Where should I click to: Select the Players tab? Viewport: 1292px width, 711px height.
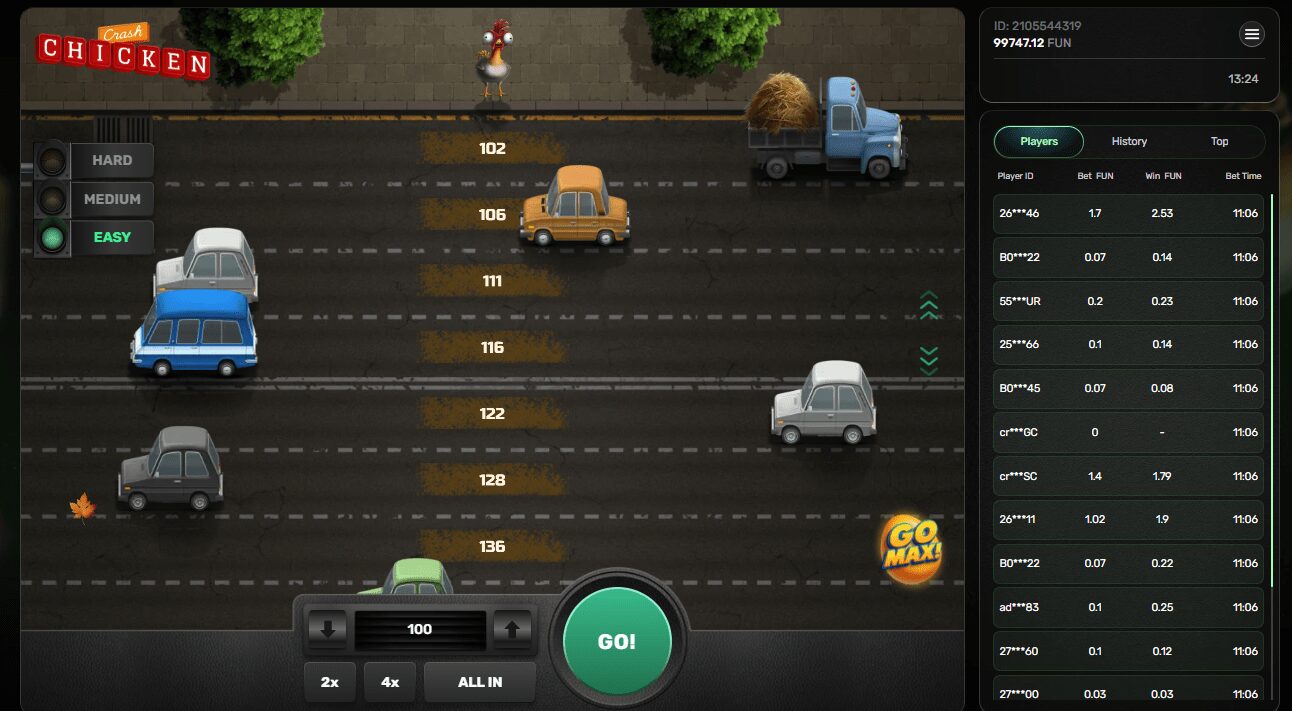[x=1039, y=142]
